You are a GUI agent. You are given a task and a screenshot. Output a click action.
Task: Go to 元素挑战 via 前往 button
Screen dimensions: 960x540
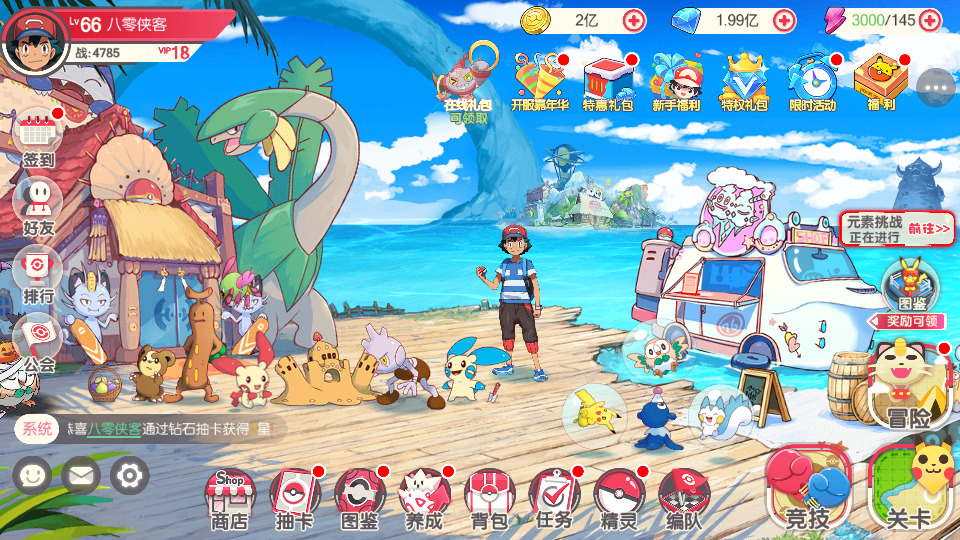tap(929, 229)
